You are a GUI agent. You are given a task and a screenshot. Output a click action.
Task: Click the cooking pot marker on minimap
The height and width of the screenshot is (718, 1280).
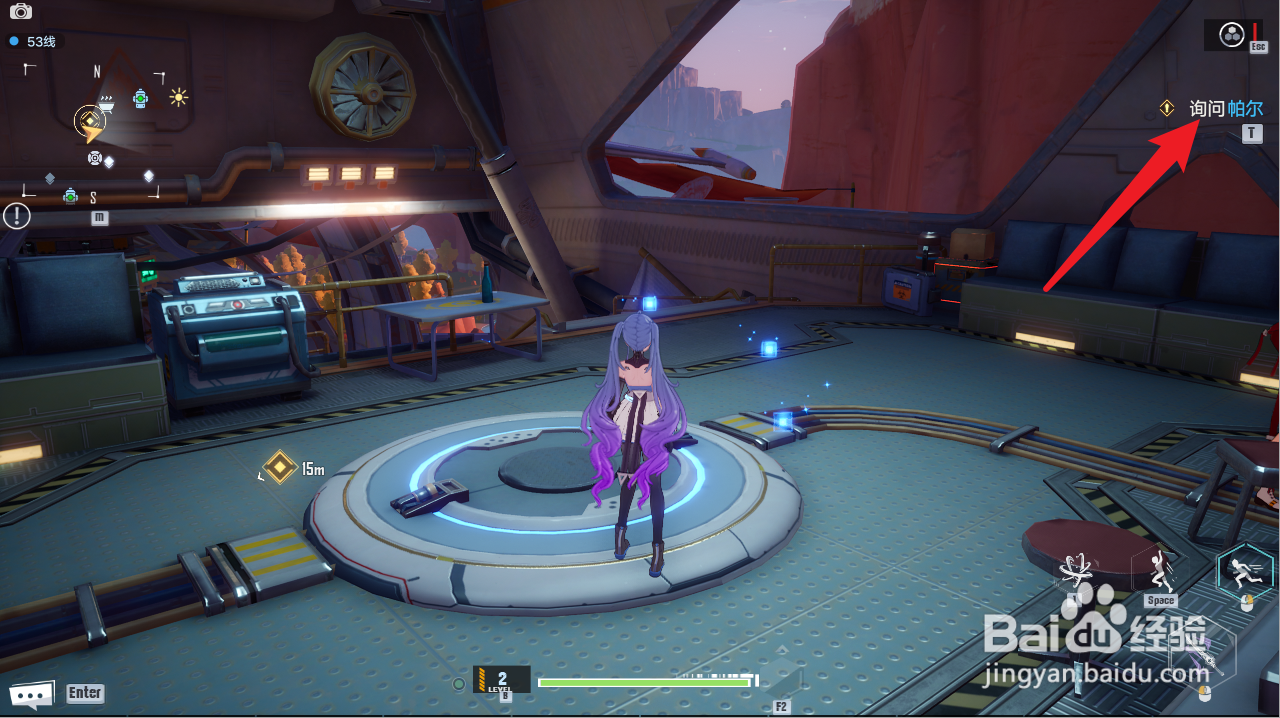(x=106, y=98)
